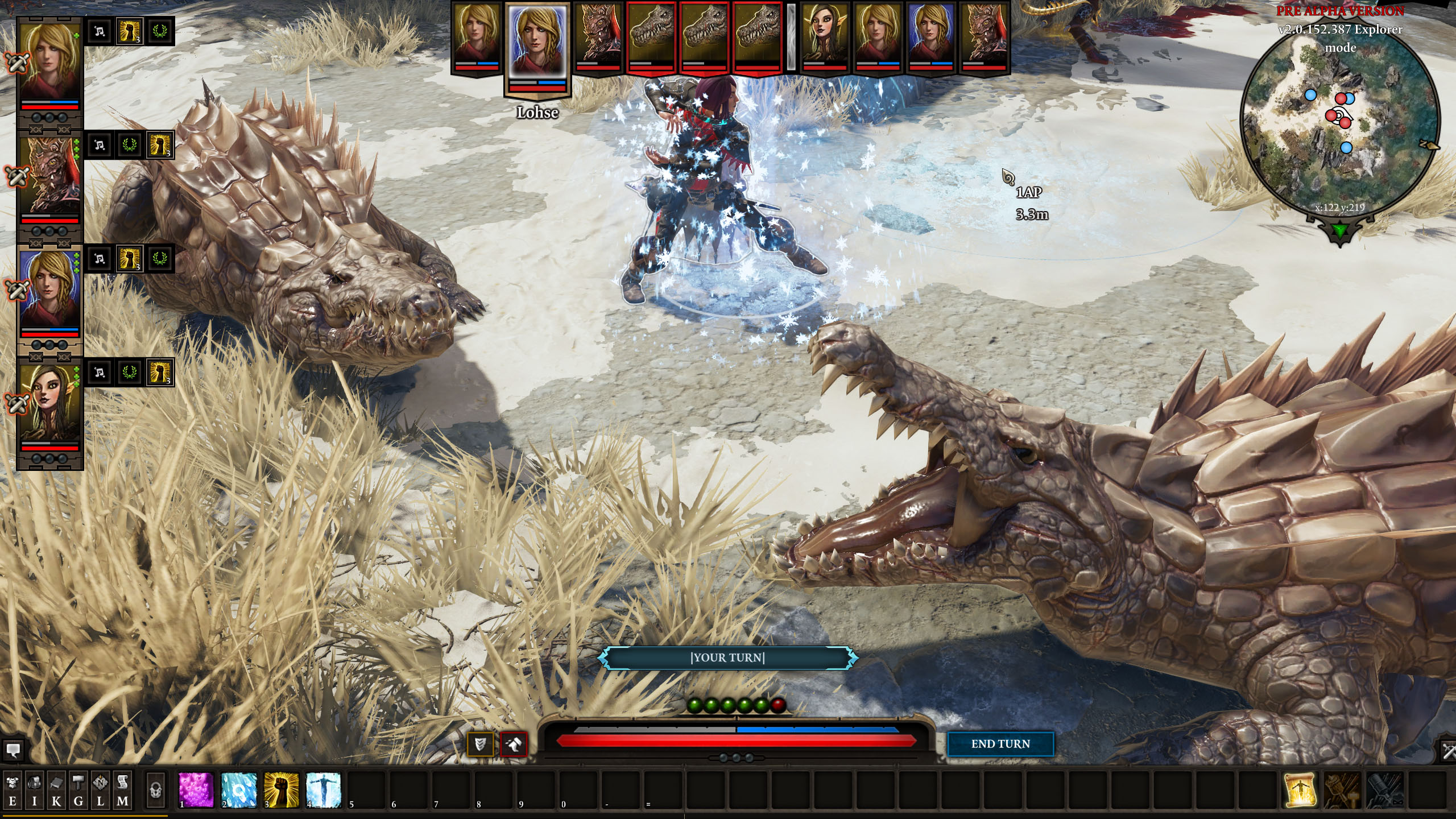Cast the pink hearts skill in slot 1
1456x819 pixels.
pyautogui.click(x=196, y=789)
